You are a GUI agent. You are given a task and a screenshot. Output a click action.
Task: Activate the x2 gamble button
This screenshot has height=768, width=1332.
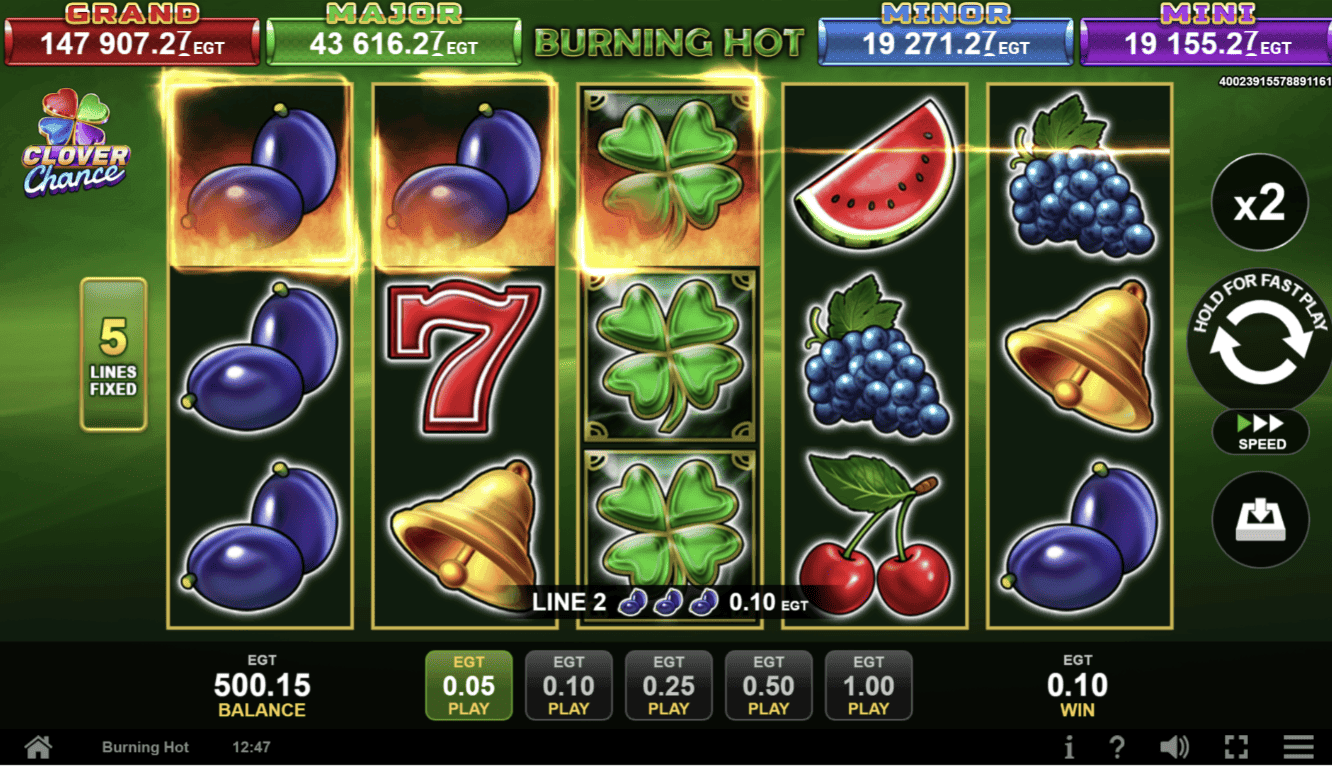click(1259, 203)
